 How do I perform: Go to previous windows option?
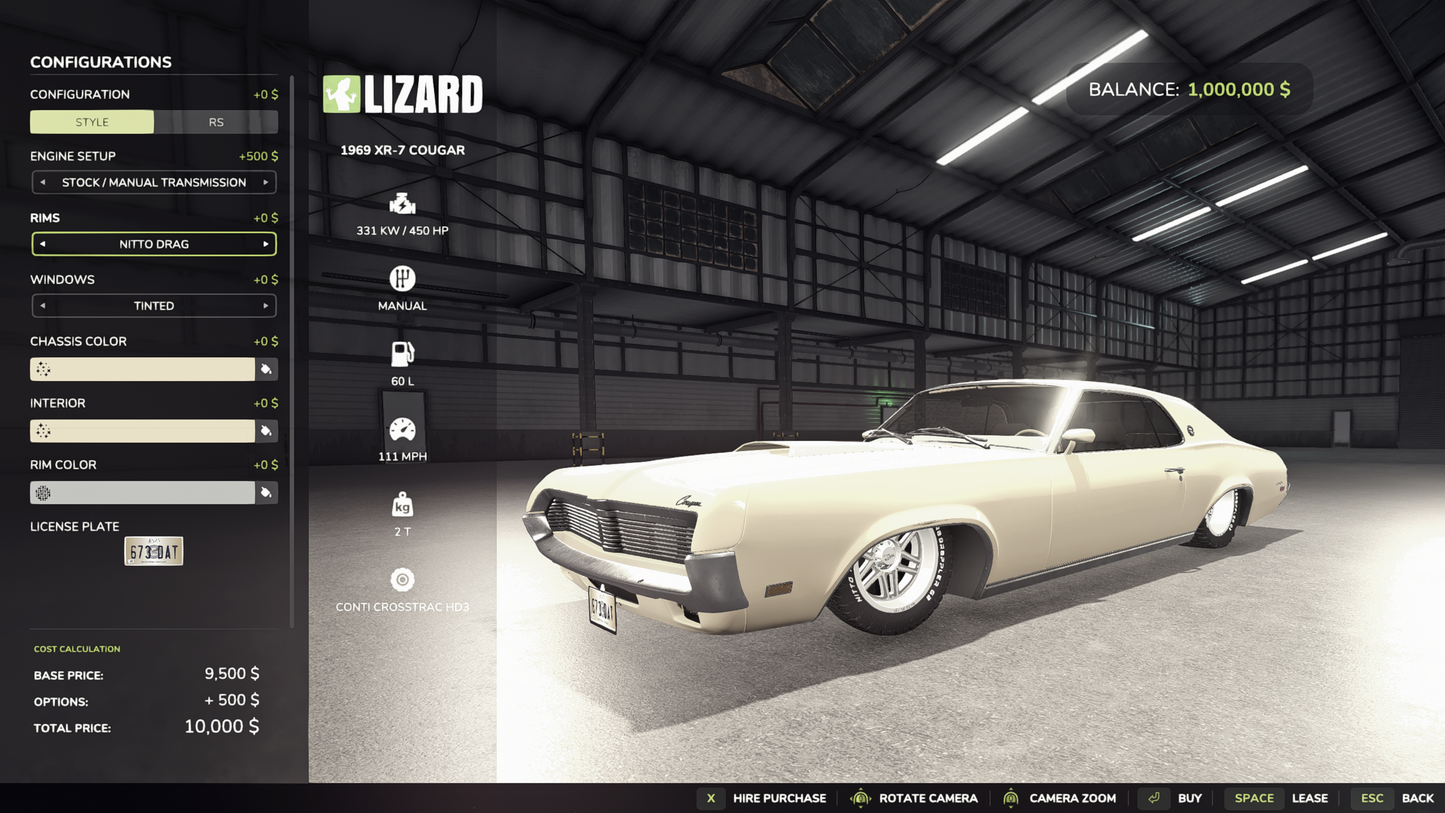[42, 306]
